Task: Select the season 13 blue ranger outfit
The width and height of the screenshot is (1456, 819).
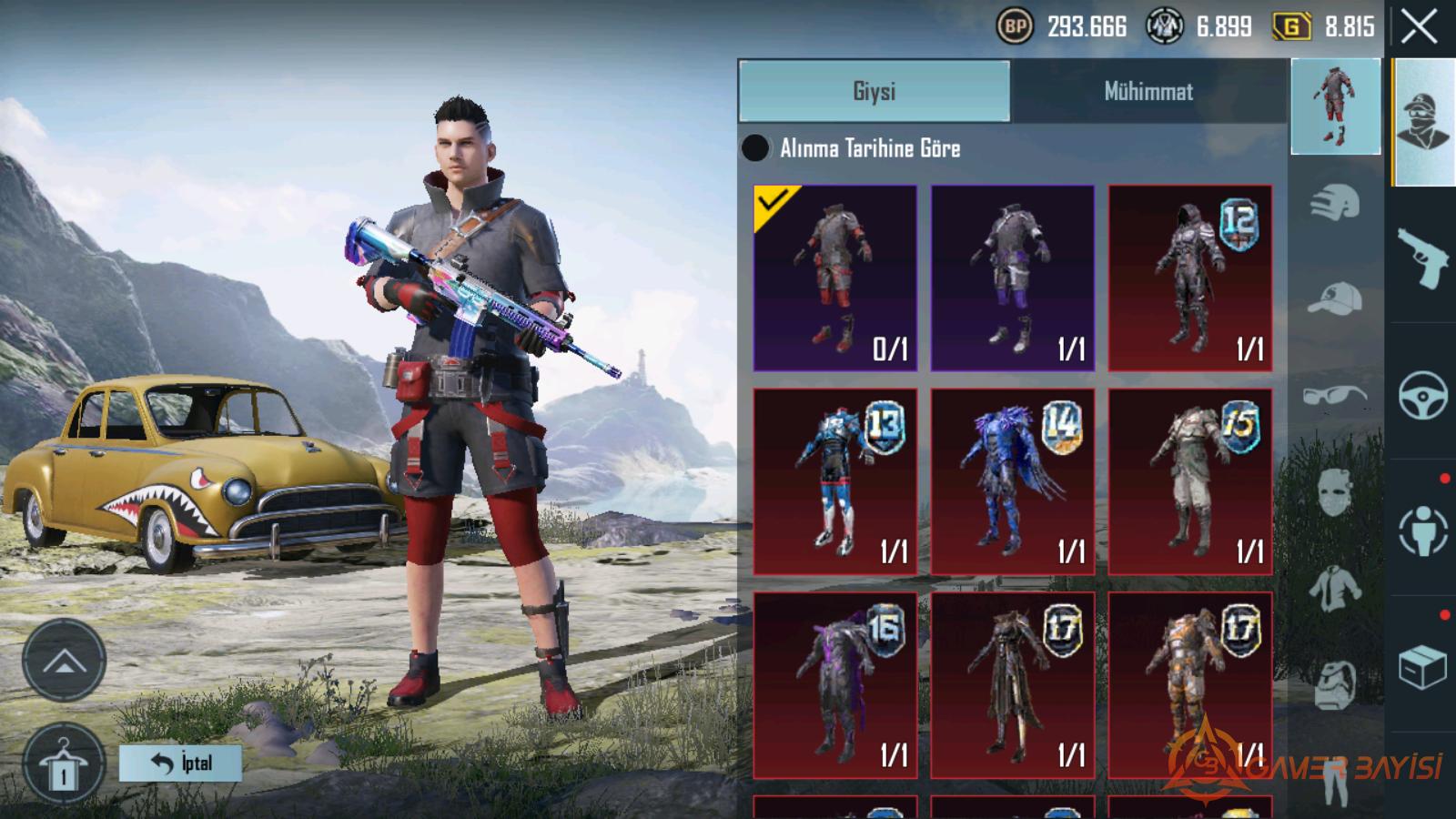Action: 834,481
